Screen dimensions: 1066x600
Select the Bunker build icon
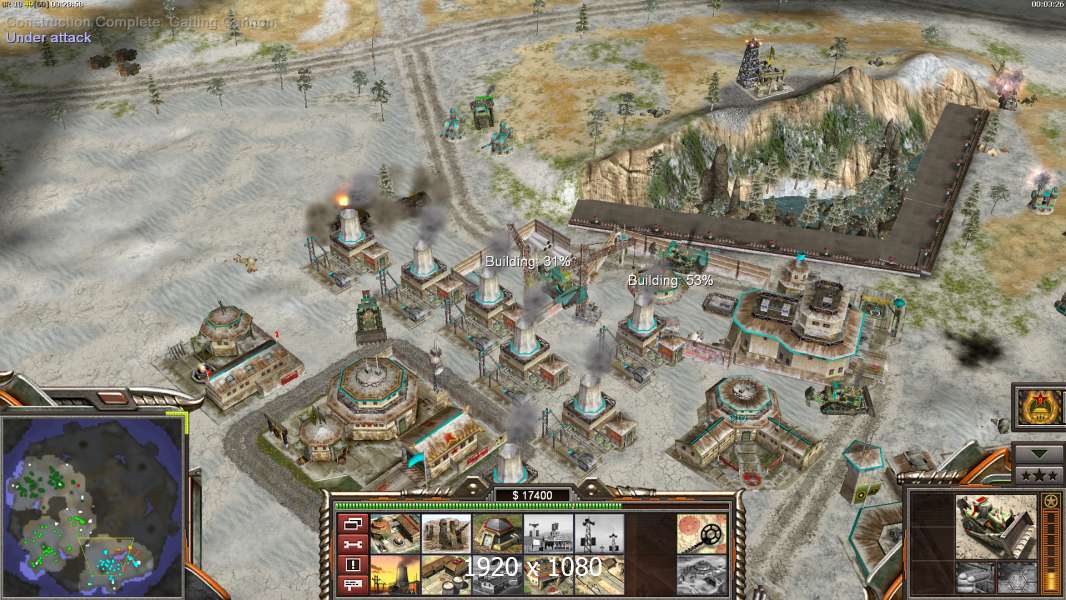(x=497, y=533)
